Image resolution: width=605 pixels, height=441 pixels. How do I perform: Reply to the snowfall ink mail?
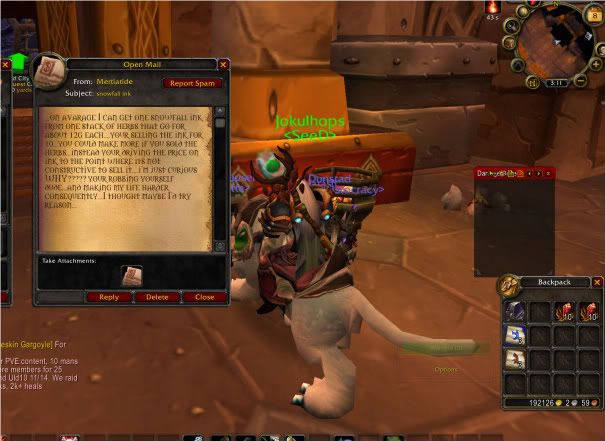[109, 297]
